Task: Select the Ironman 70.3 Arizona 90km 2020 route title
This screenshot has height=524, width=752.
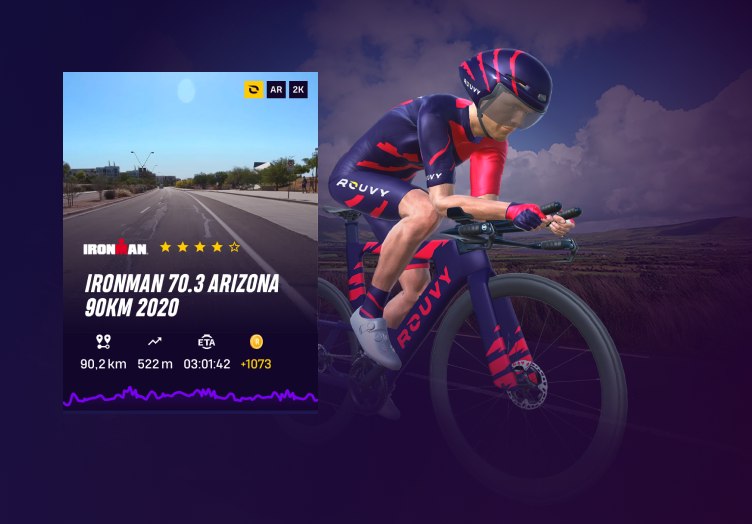Action: tap(182, 295)
